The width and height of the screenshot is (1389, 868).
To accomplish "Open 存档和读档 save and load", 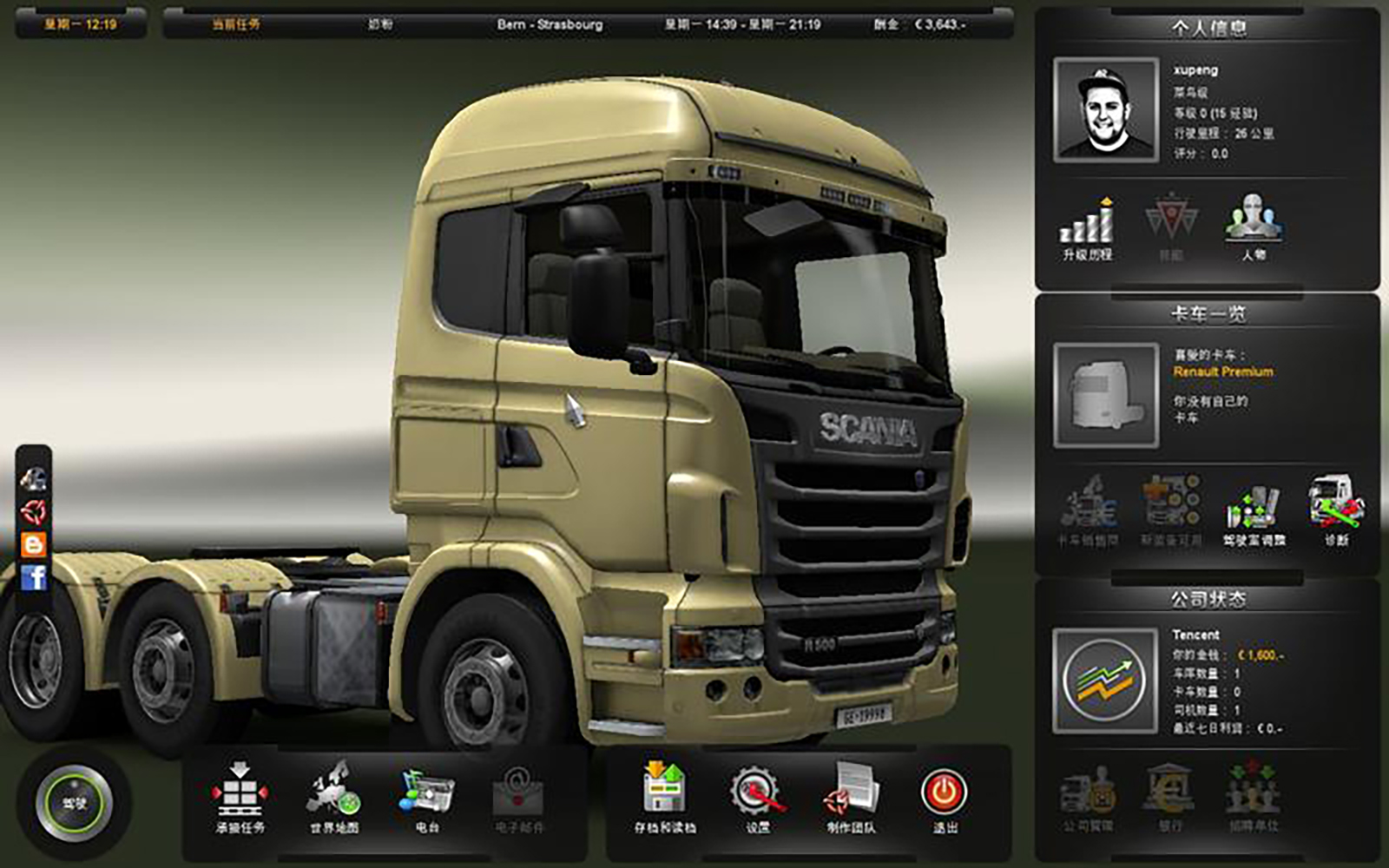I will tap(665, 794).
